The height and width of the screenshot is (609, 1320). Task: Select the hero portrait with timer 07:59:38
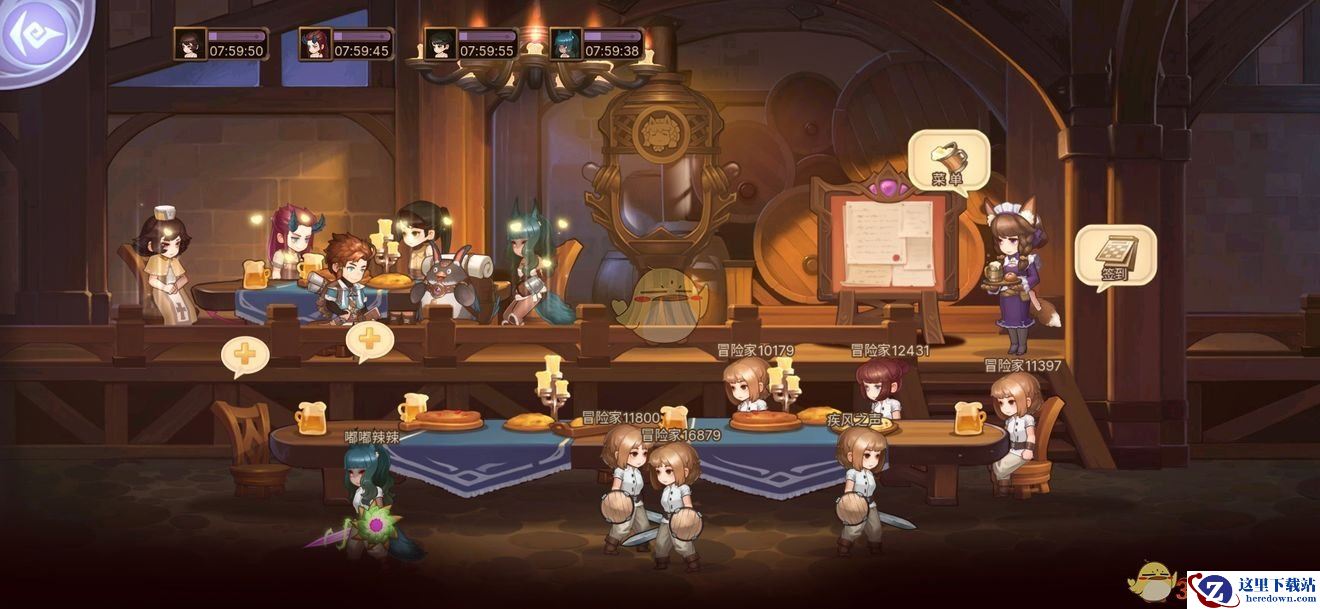coord(565,44)
